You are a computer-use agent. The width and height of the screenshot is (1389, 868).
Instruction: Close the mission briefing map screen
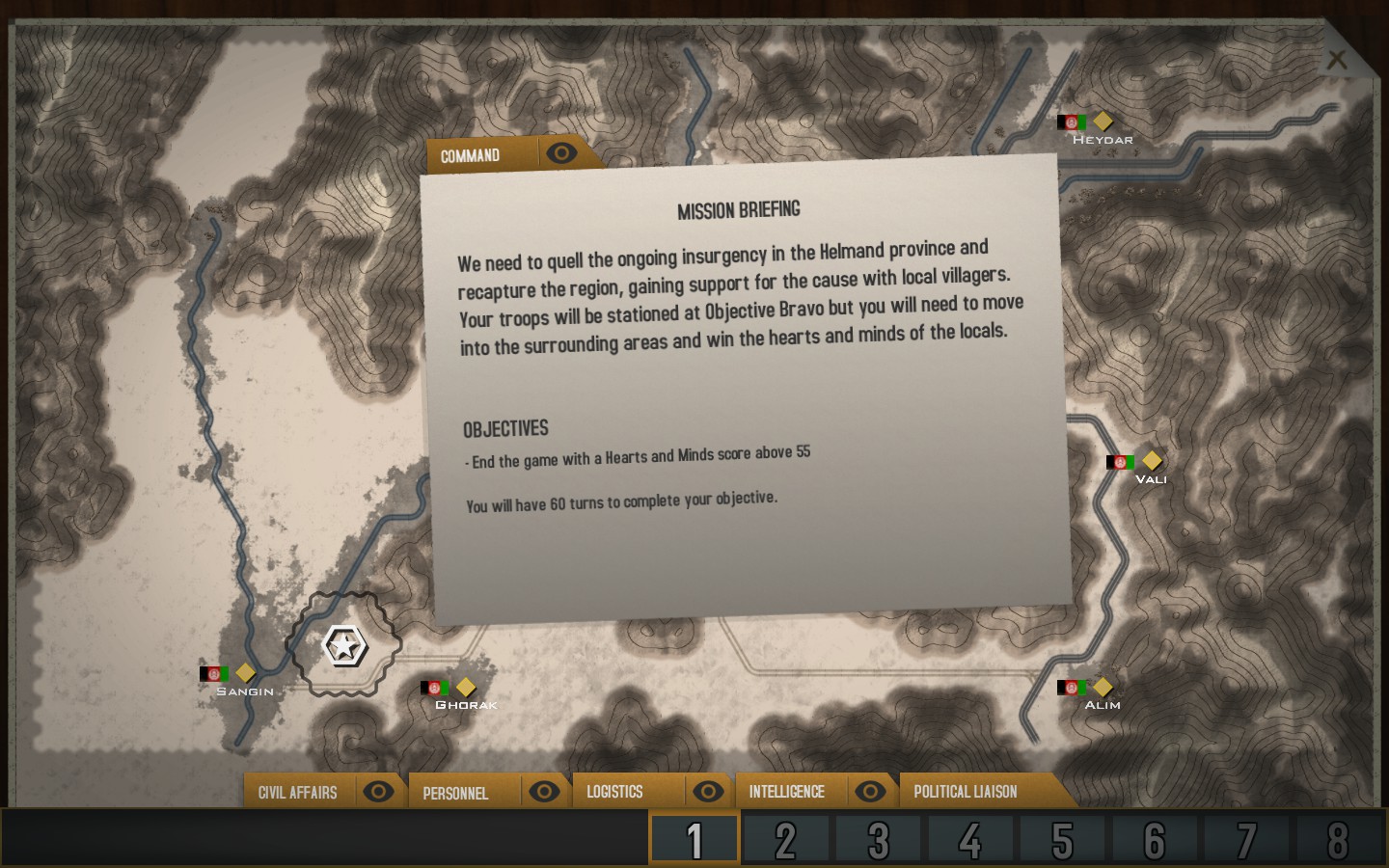[1336, 60]
